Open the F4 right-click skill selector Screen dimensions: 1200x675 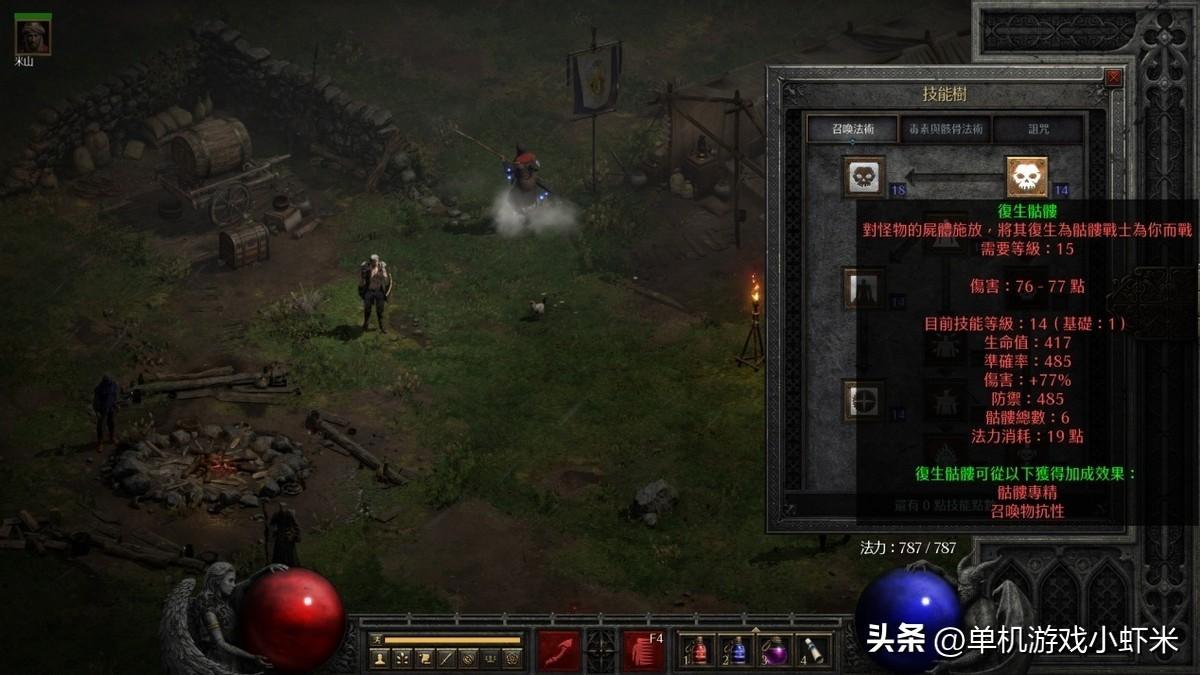[645, 650]
